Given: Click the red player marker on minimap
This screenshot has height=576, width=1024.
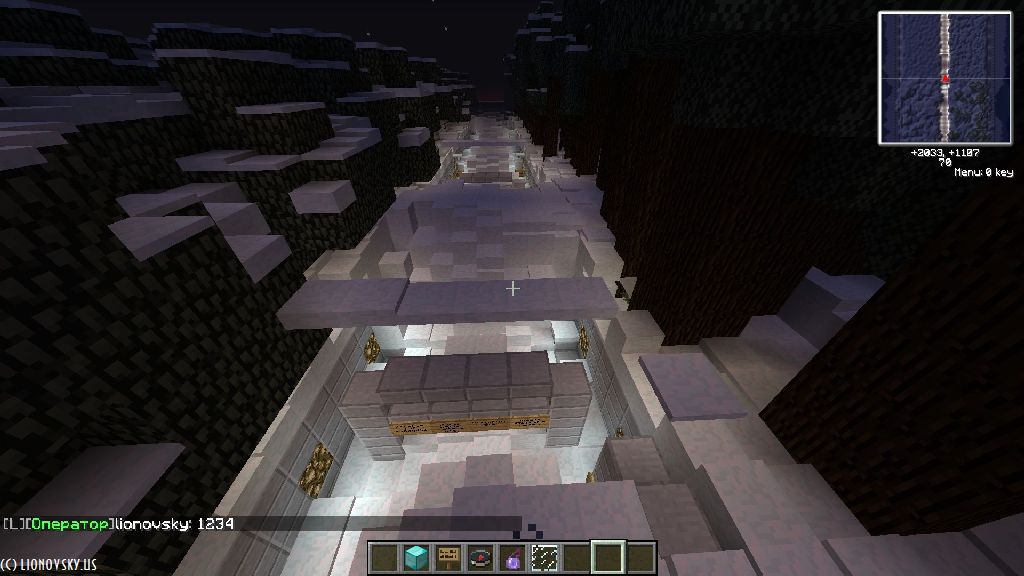Looking at the screenshot, I should point(945,79).
